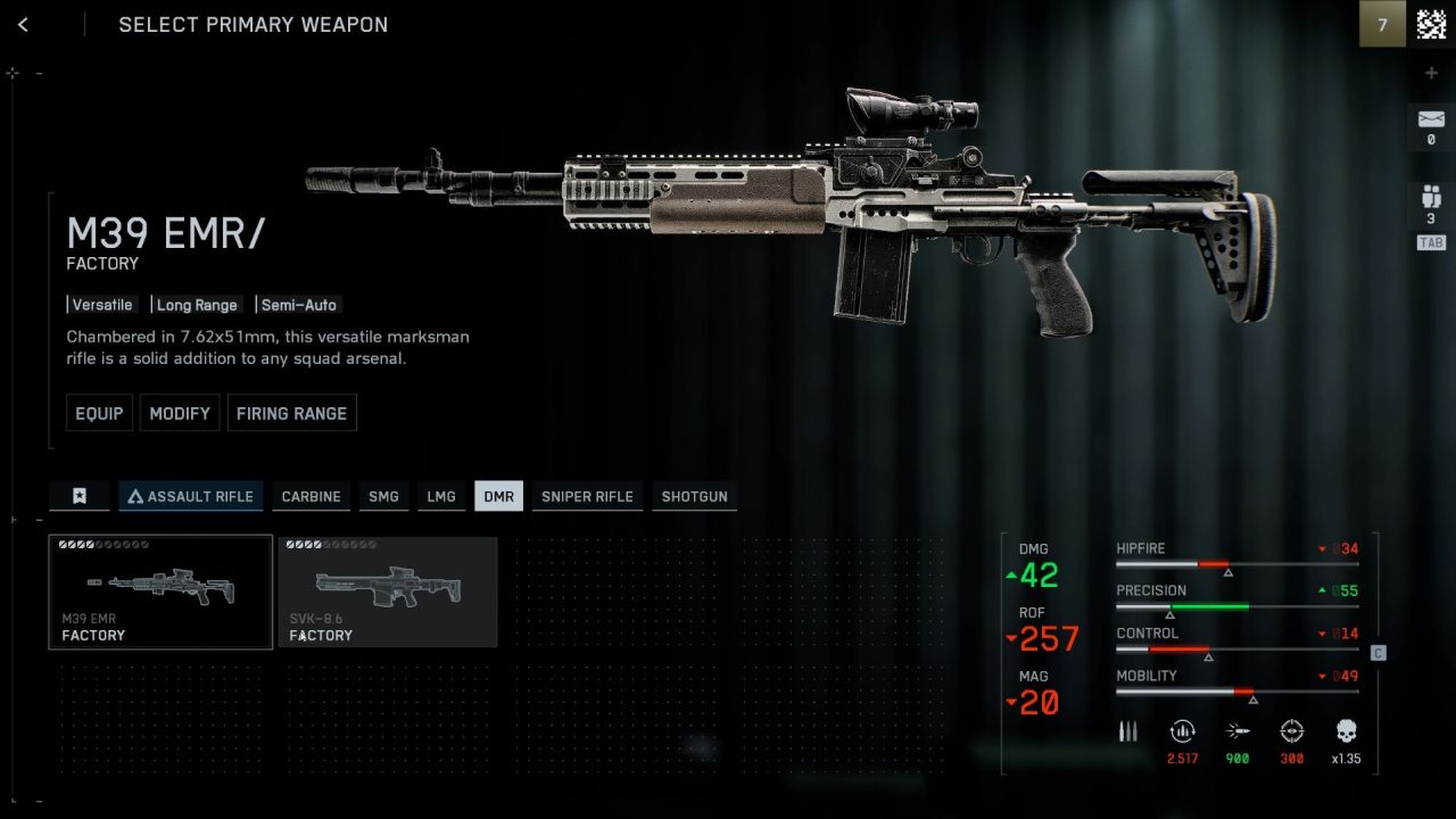The image size is (1456, 819).
Task: Equip the M39 EMR rifle
Action: click(99, 413)
